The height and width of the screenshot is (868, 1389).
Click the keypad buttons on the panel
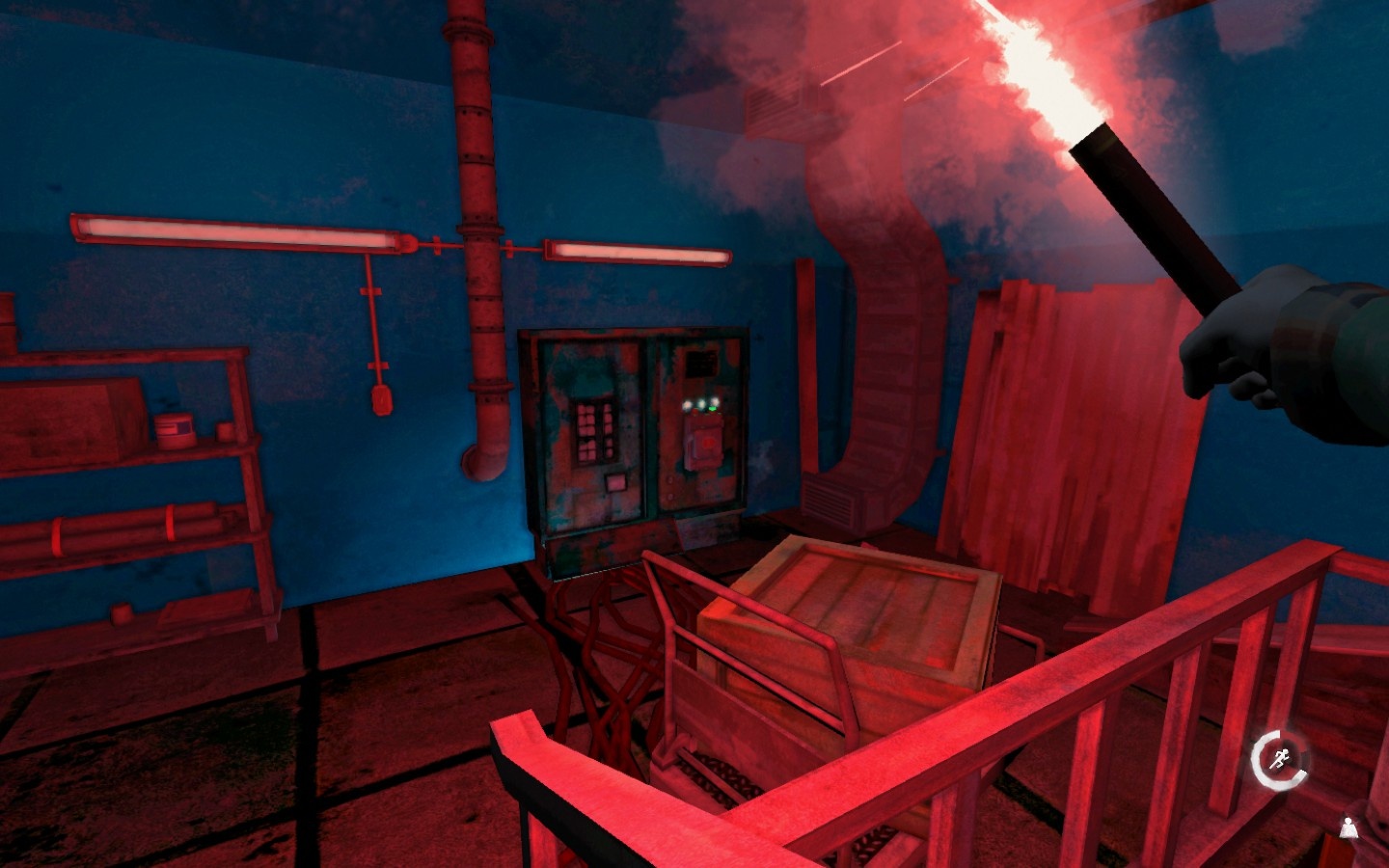tap(593, 429)
